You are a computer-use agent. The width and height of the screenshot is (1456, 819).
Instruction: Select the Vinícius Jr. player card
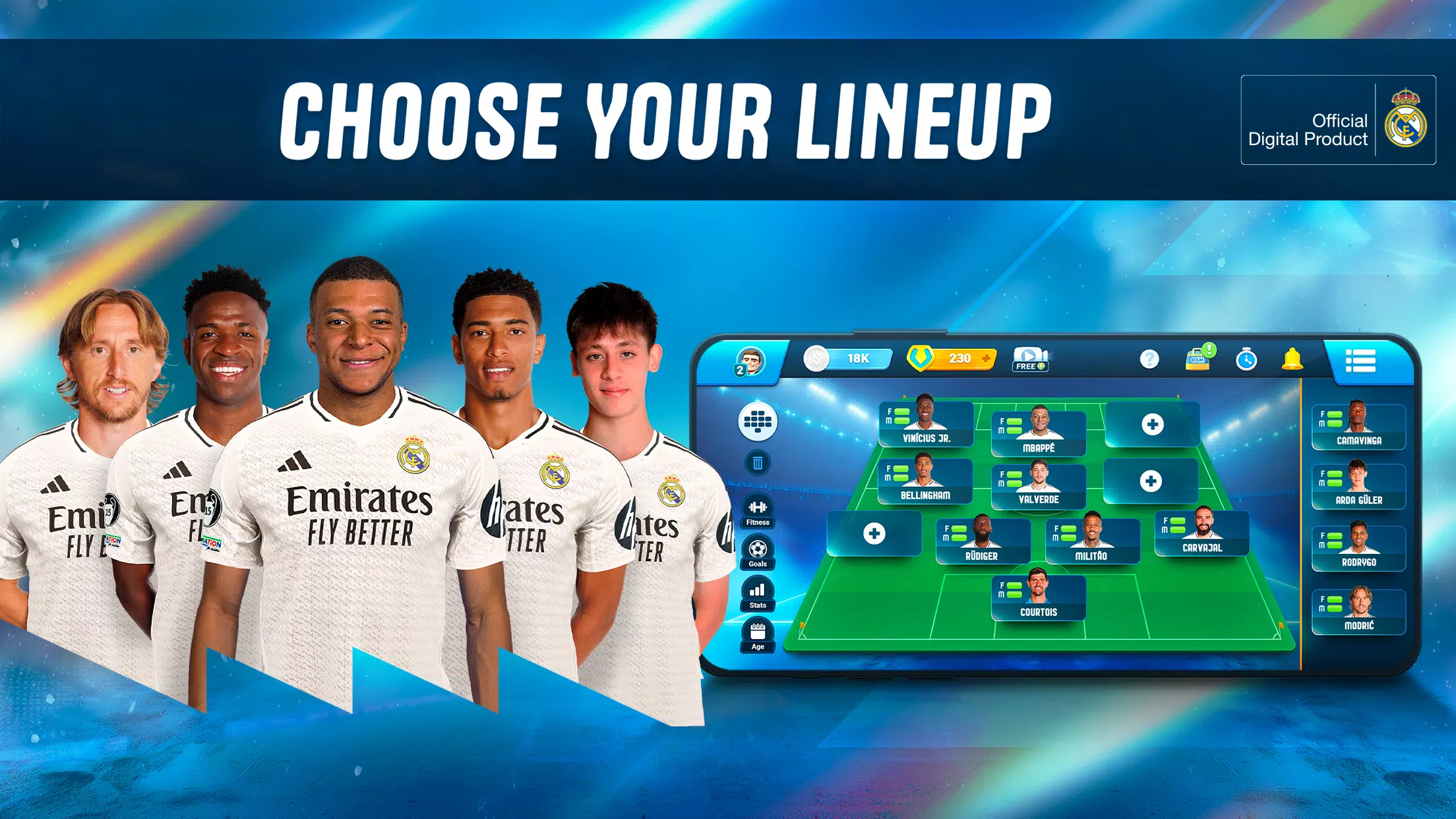(x=926, y=423)
